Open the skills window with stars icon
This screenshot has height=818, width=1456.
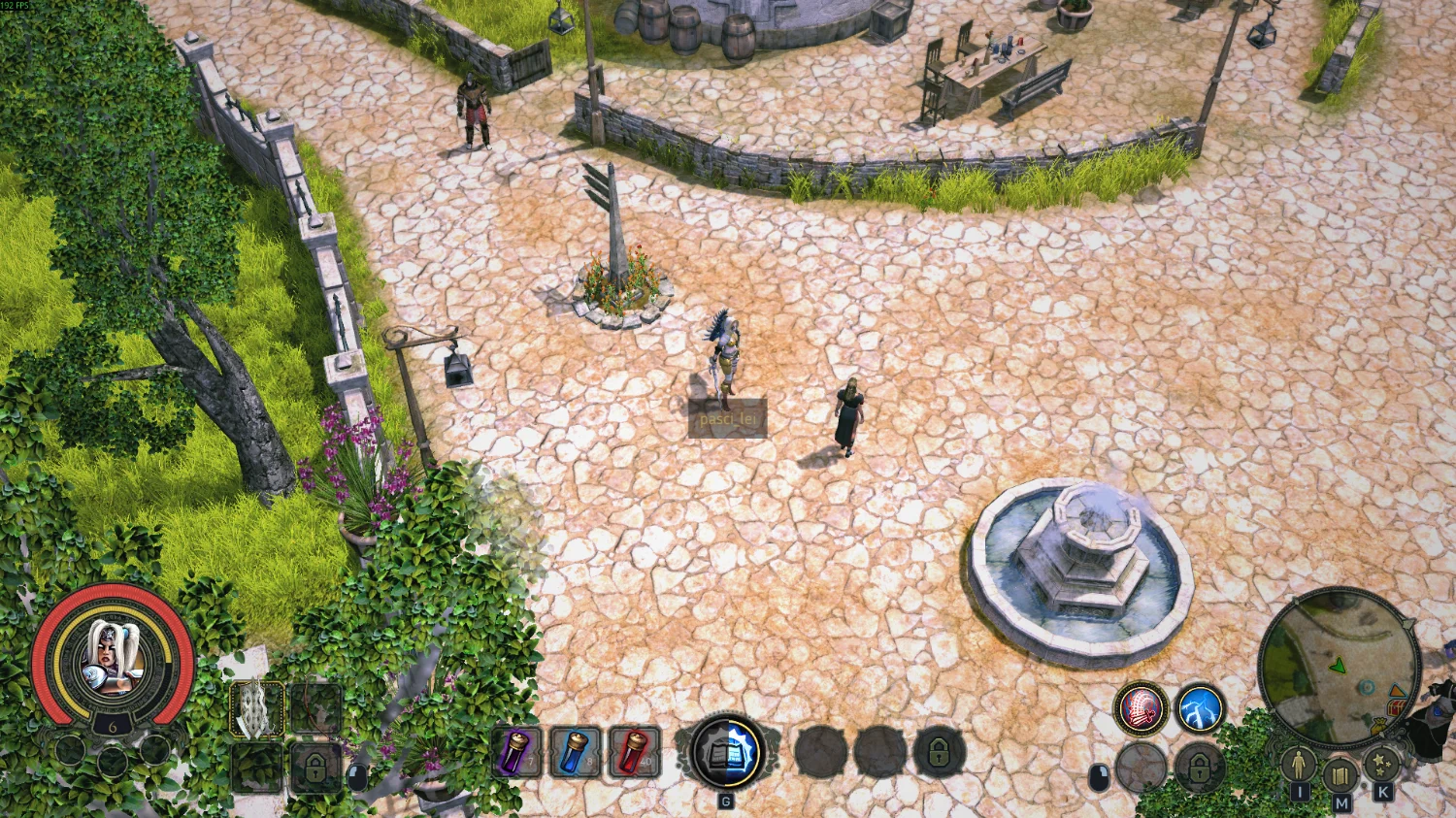[1381, 766]
